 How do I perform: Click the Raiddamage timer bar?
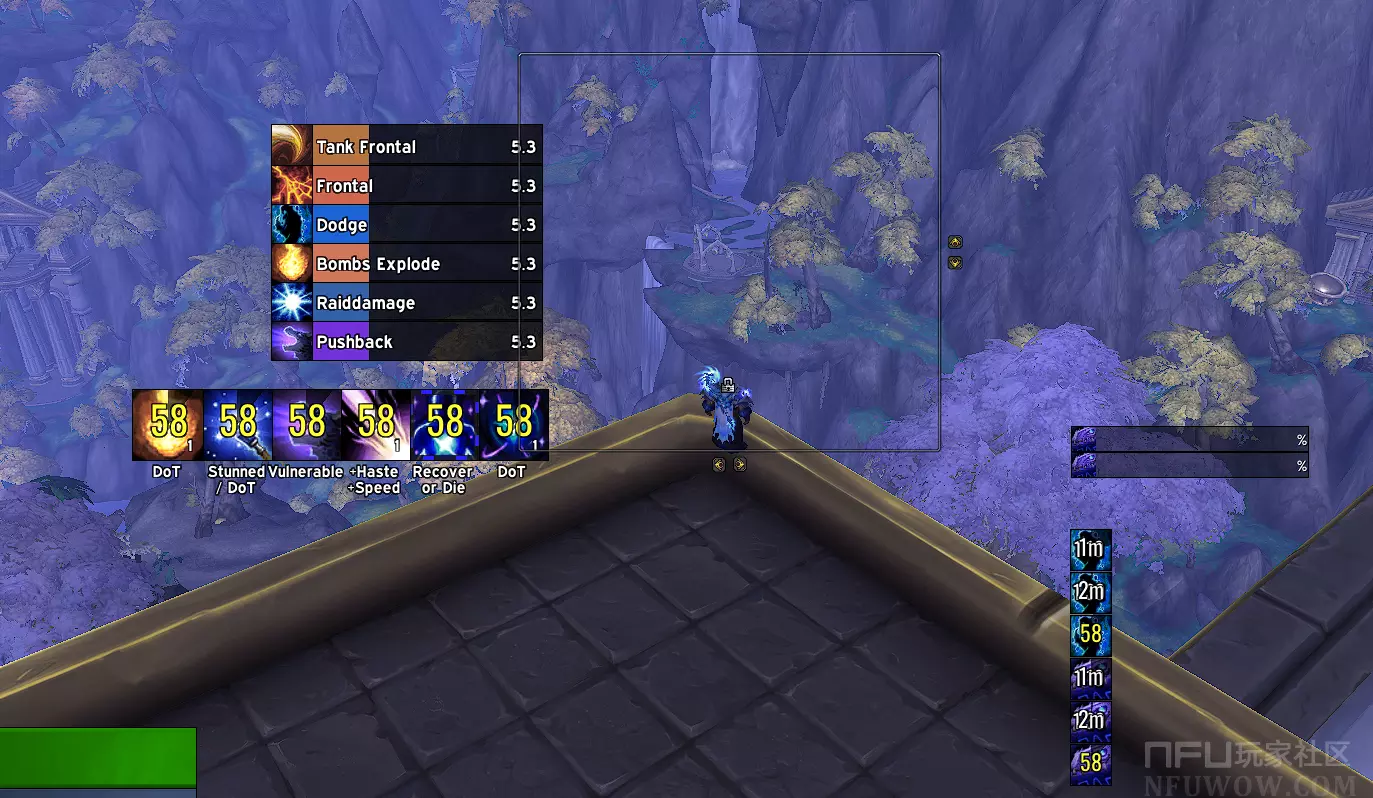click(x=407, y=303)
